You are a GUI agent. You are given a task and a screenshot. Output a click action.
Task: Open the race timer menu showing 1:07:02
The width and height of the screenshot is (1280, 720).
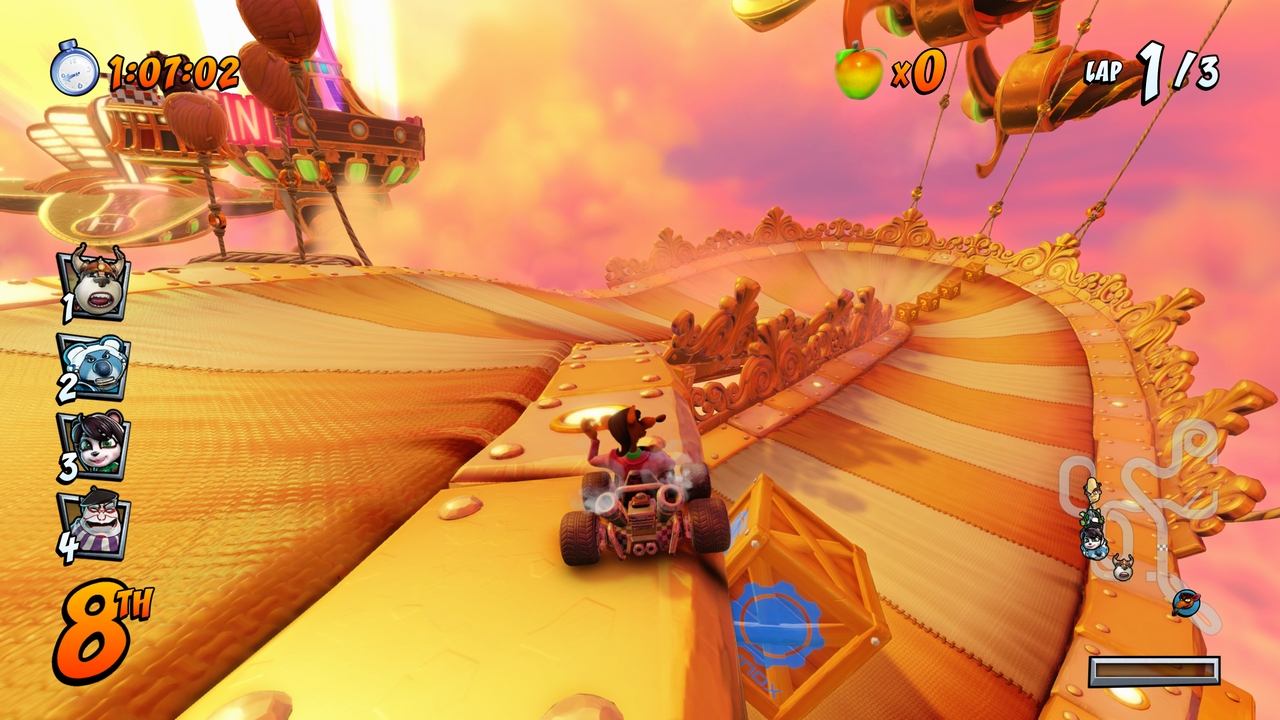pyautogui.click(x=170, y=71)
